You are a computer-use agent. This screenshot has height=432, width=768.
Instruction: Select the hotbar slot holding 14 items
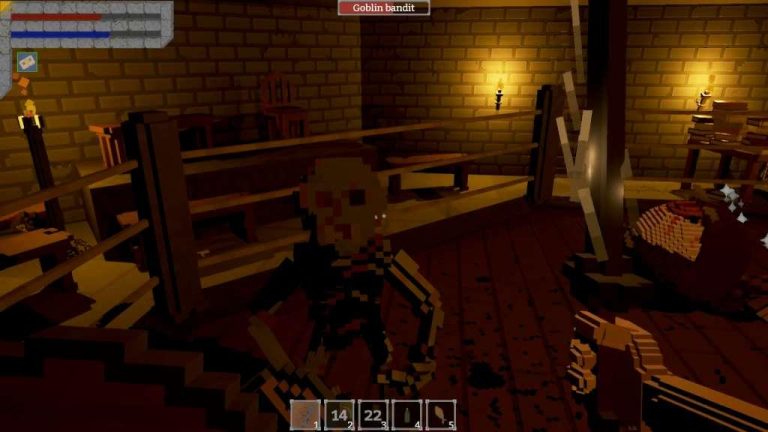(341, 415)
